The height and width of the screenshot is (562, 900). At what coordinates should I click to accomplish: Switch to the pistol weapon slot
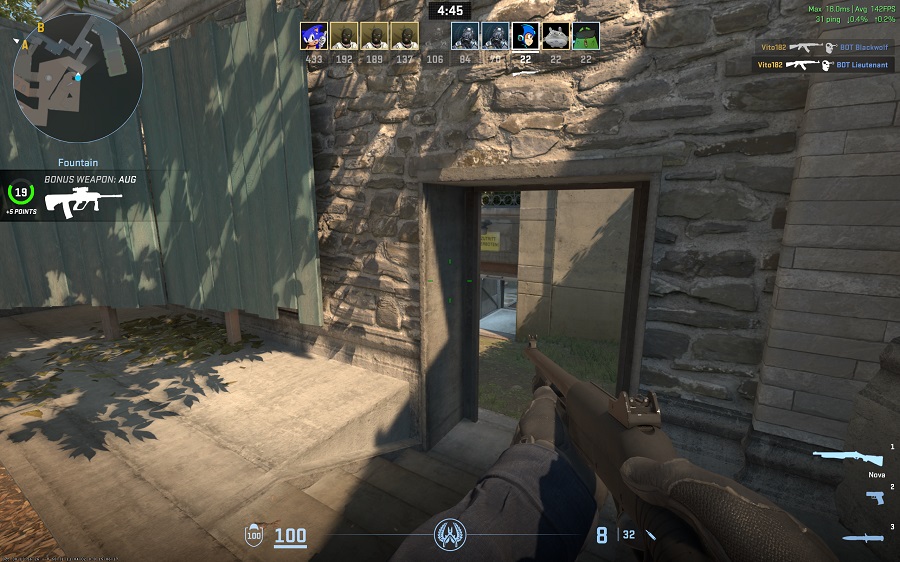coord(874,497)
